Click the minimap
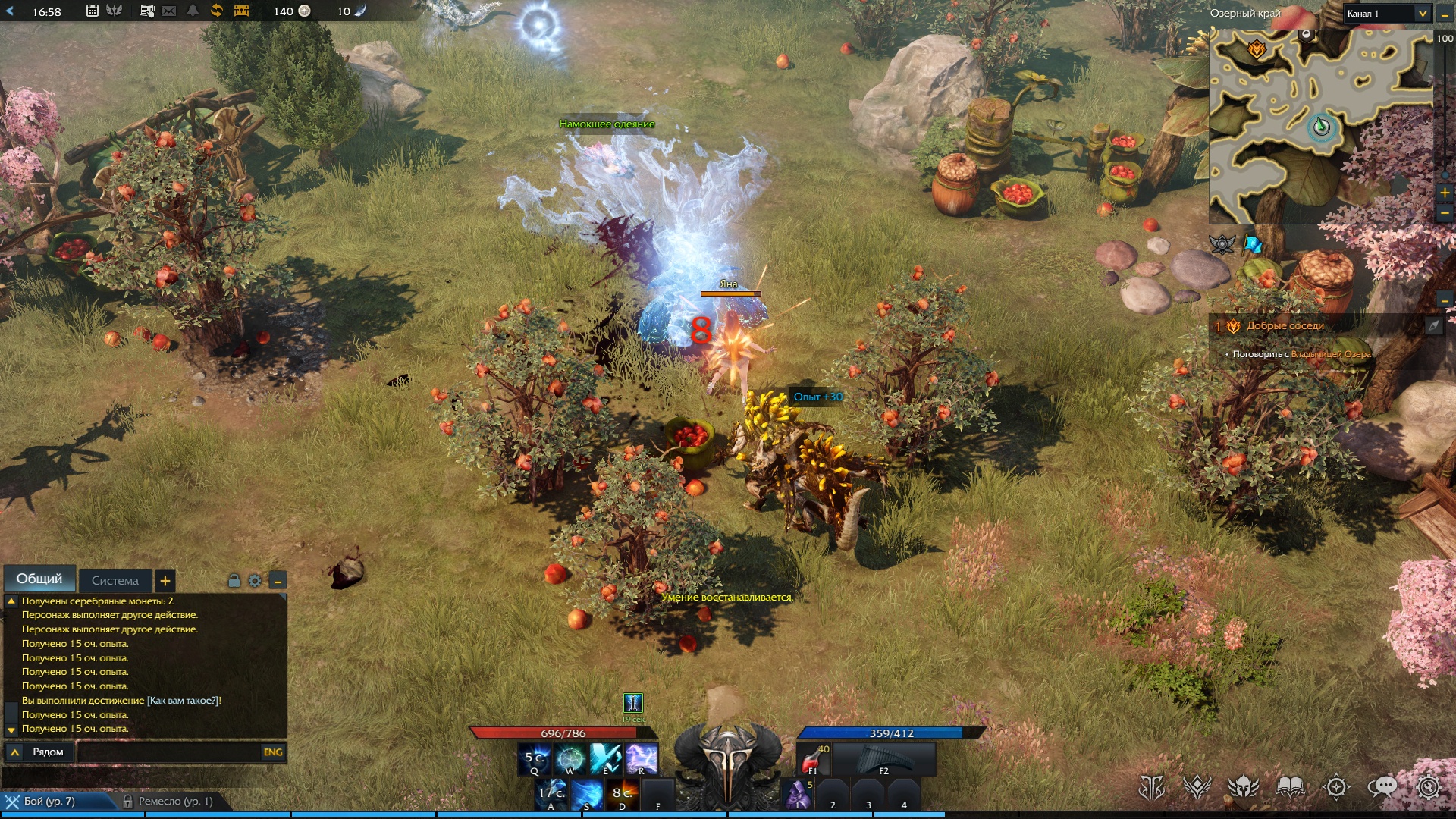The height and width of the screenshot is (819, 1456). click(1319, 127)
